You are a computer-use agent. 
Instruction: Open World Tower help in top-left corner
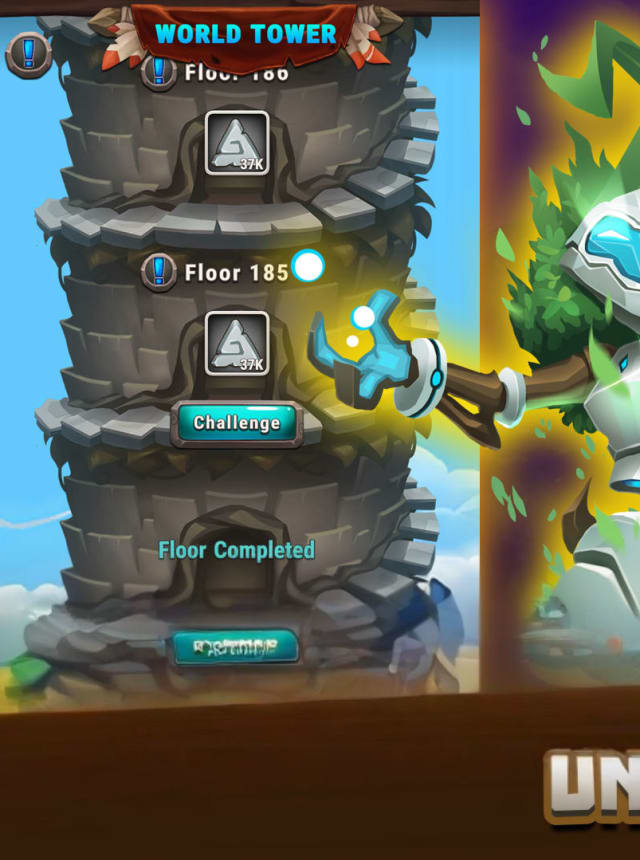[x=28, y=54]
